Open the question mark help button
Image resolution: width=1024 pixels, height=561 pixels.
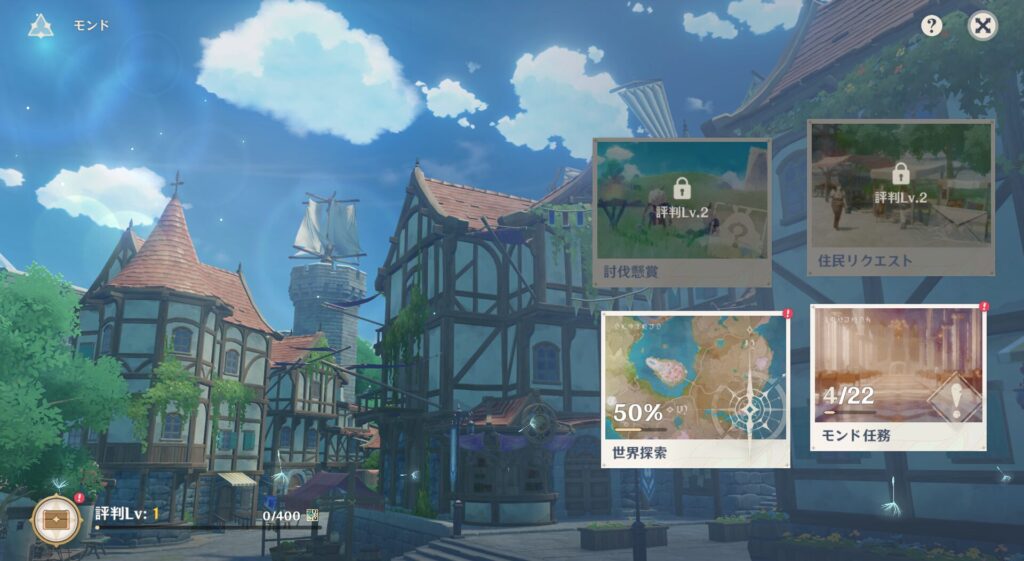click(x=932, y=26)
